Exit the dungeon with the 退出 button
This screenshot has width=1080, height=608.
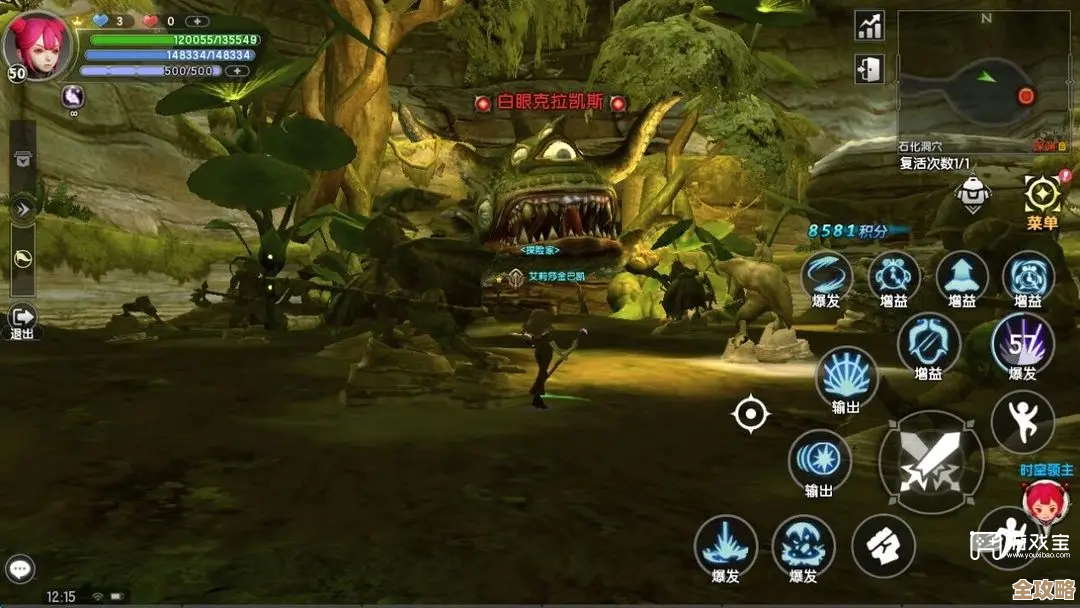pyautogui.click(x=22, y=319)
